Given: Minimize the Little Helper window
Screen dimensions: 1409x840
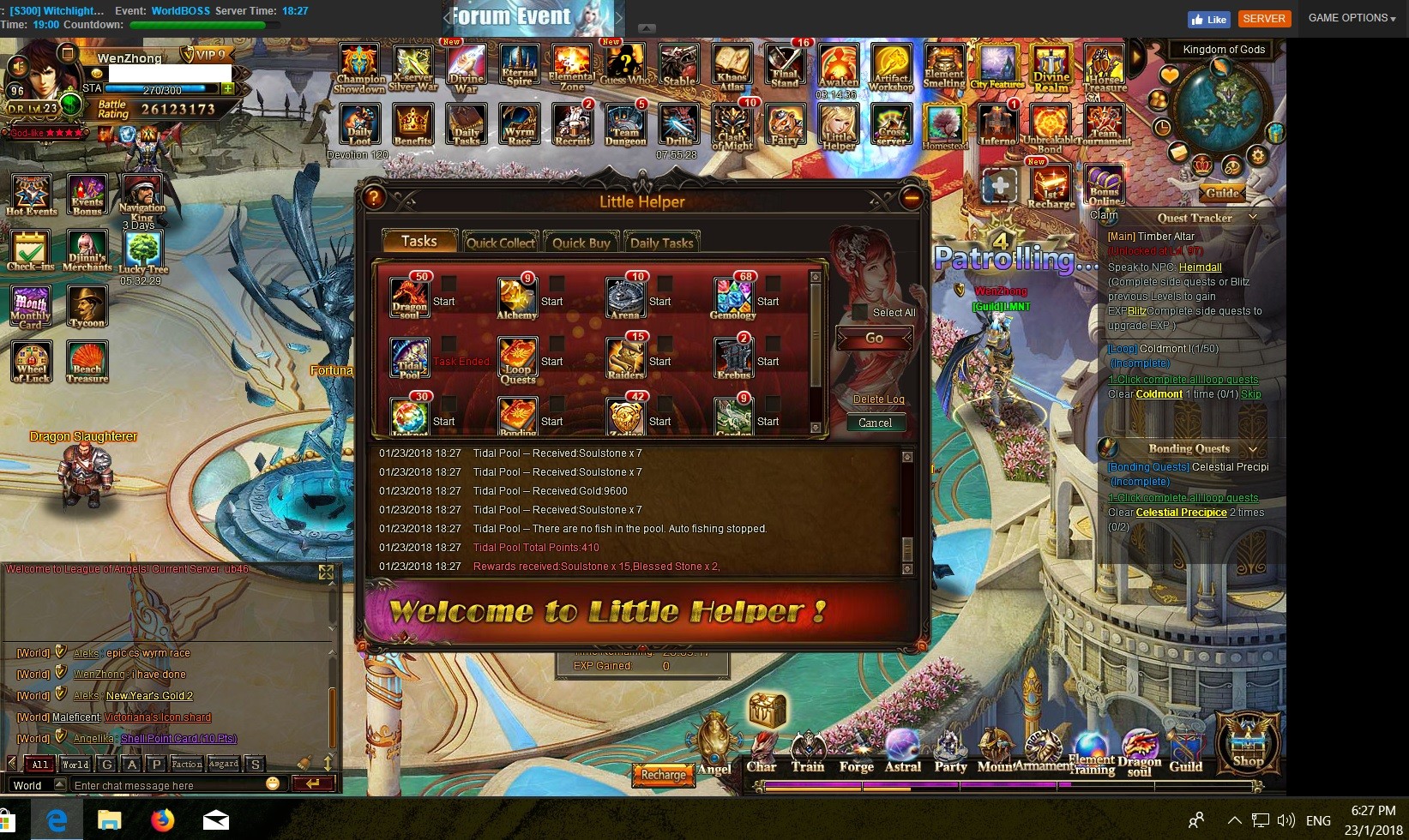Looking at the screenshot, I should (x=911, y=199).
